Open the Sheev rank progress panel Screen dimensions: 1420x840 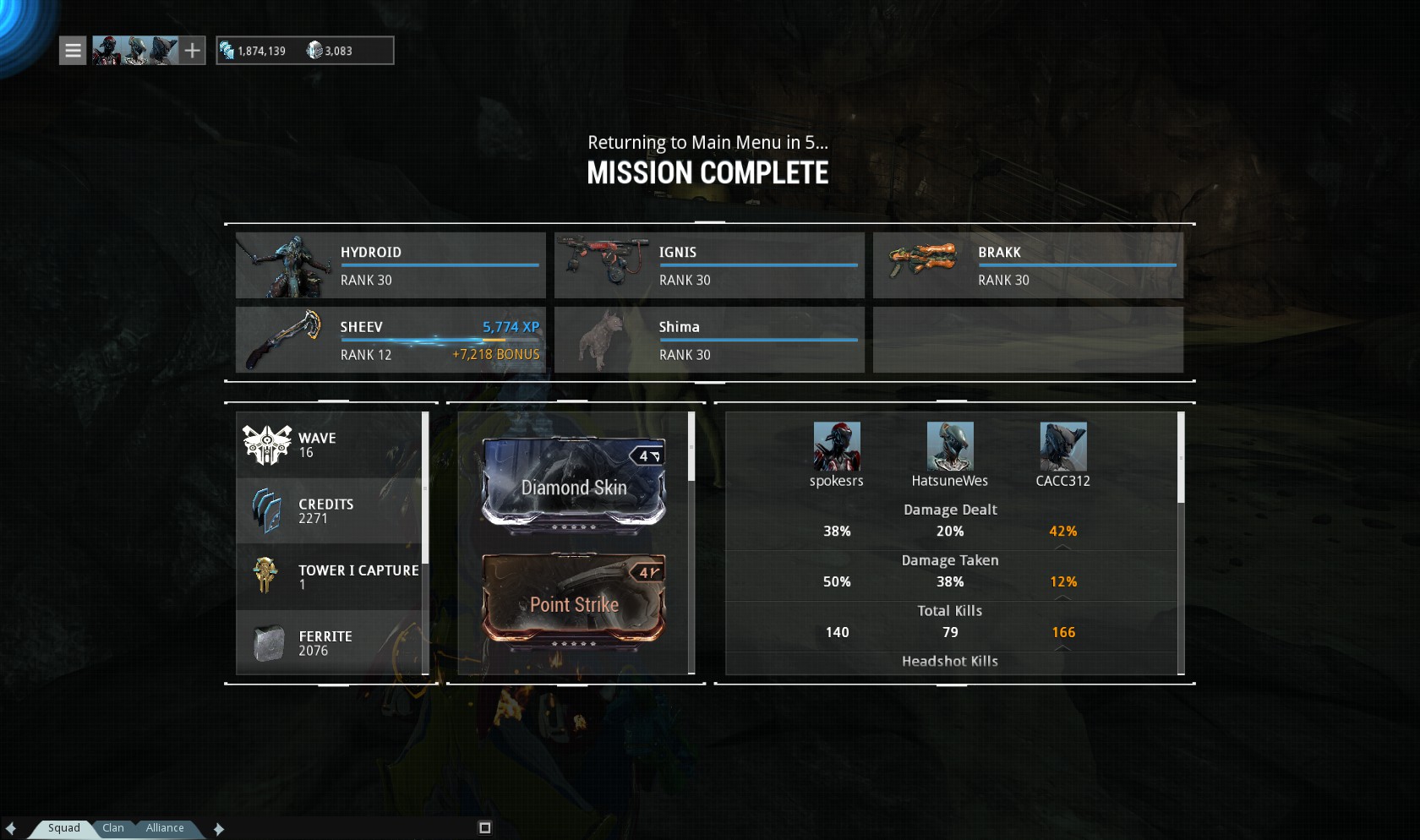click(x=390, y=340)
